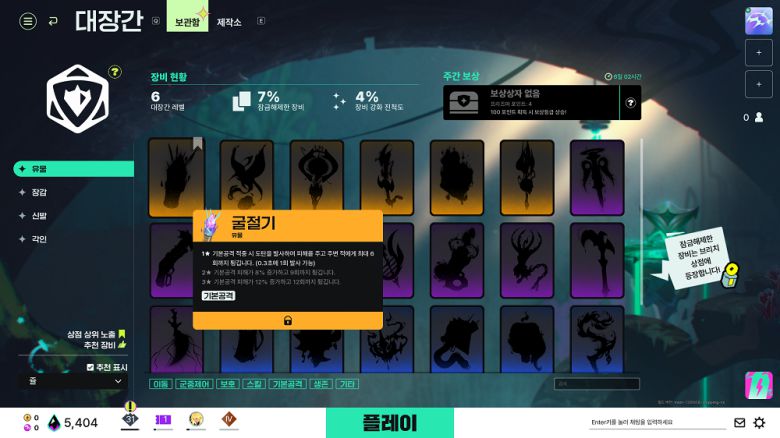Switch to the 제작소 tab
This screenshot has width=780, height=438.
click(x=230, y=21)
